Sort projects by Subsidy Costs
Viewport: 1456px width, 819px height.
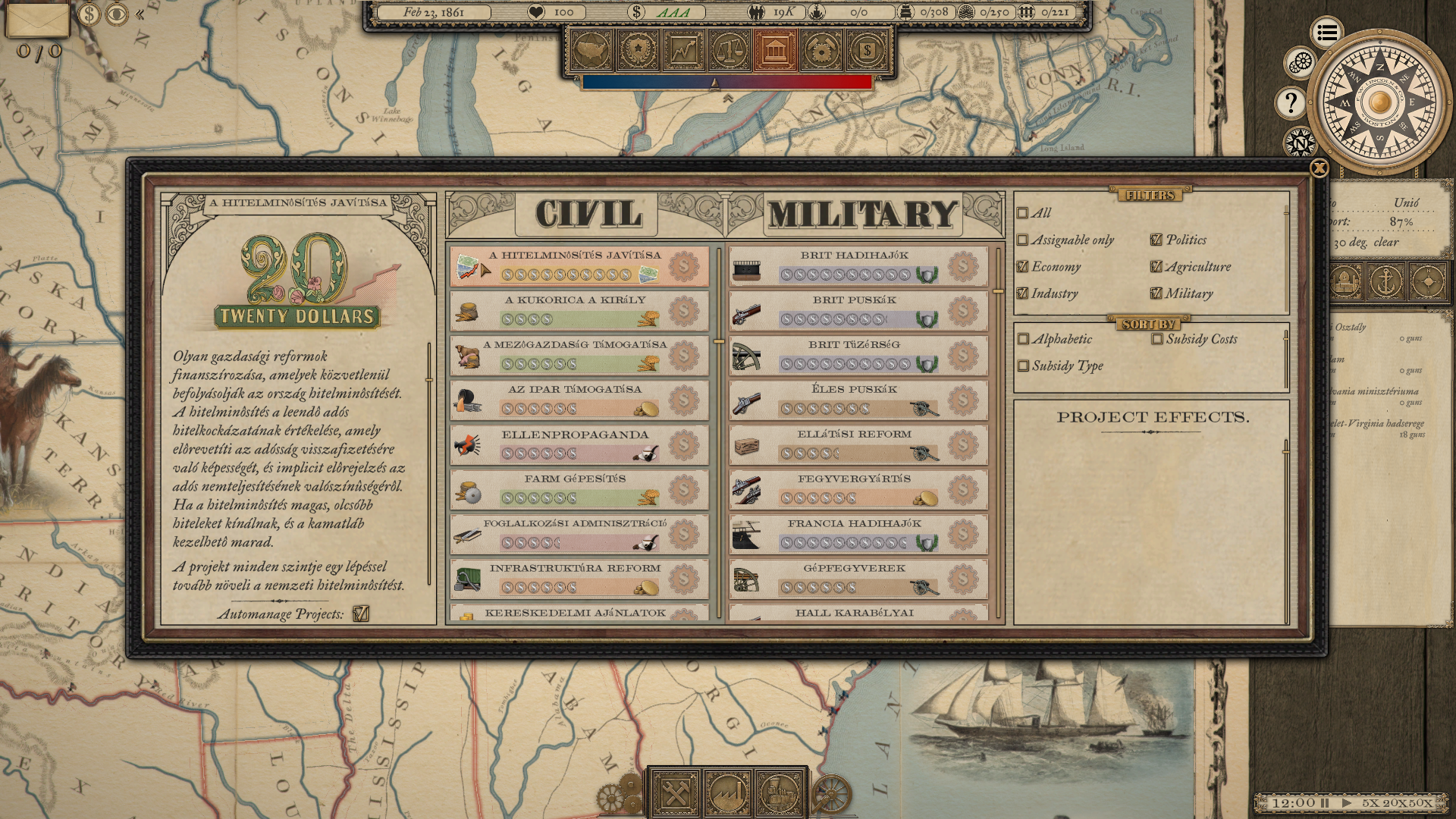1157,339
